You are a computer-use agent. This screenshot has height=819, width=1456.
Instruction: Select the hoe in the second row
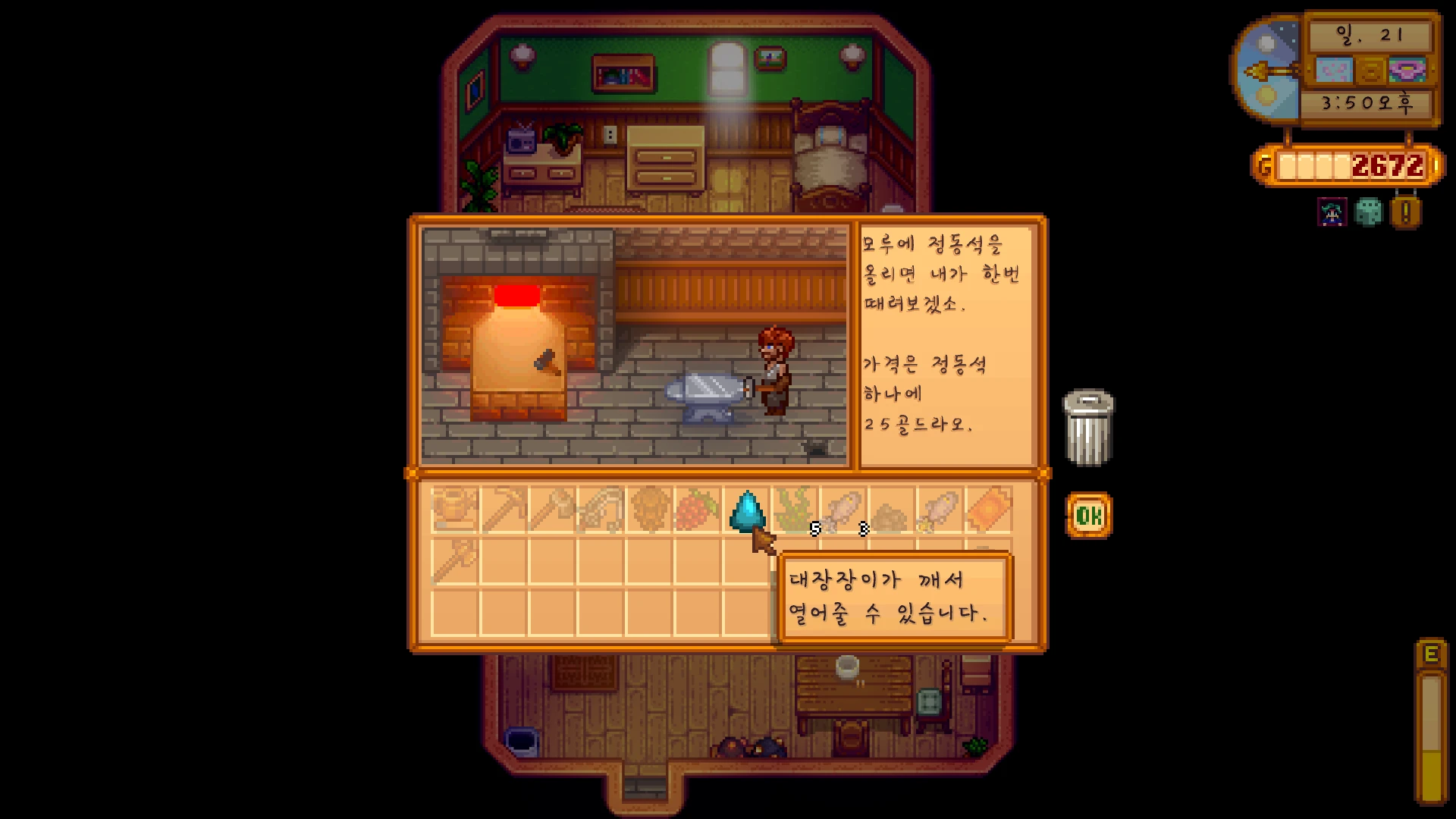pyautogui.click(x=455, y=561)
